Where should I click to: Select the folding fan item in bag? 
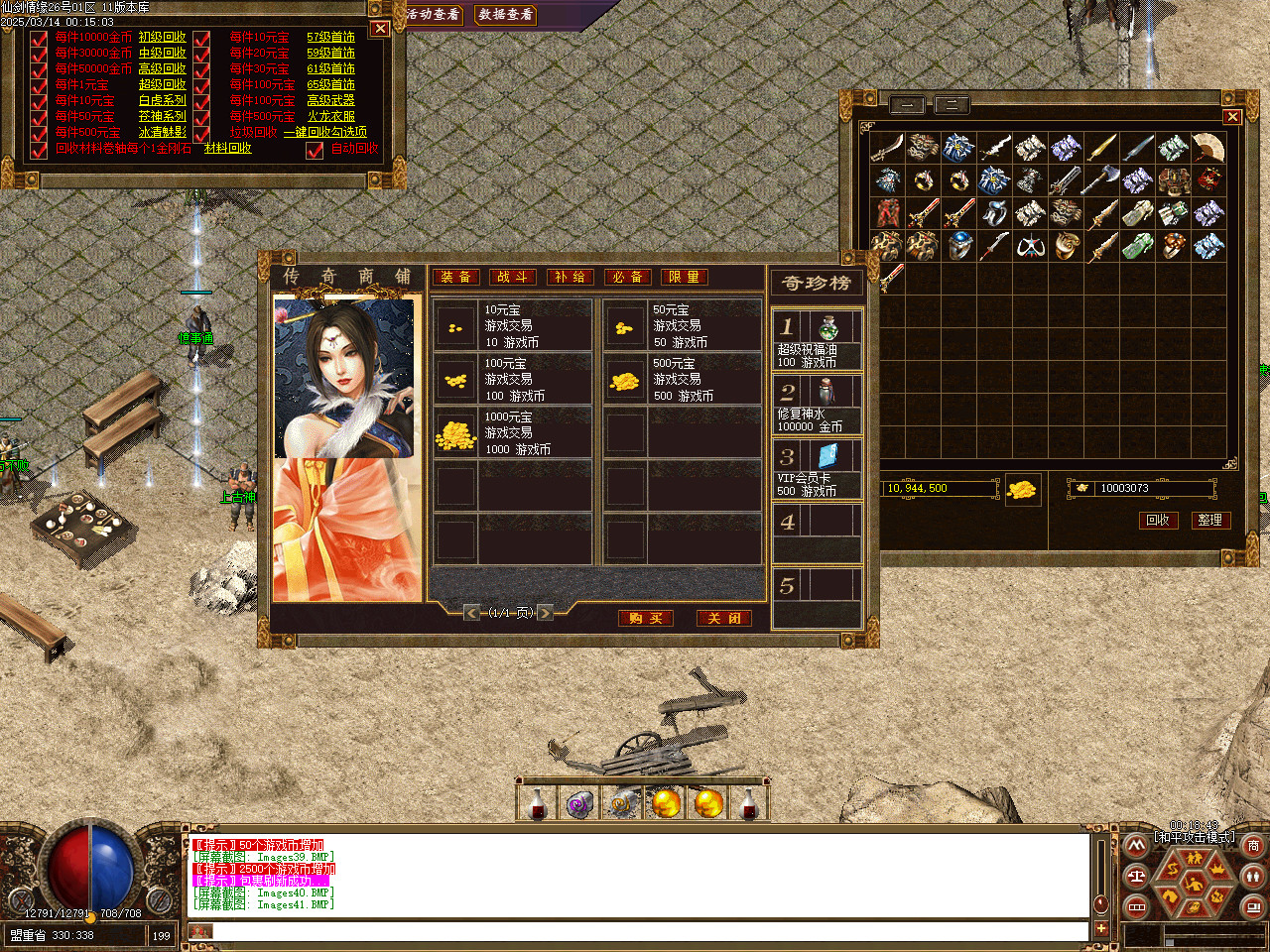click(x=1208, y=148)
